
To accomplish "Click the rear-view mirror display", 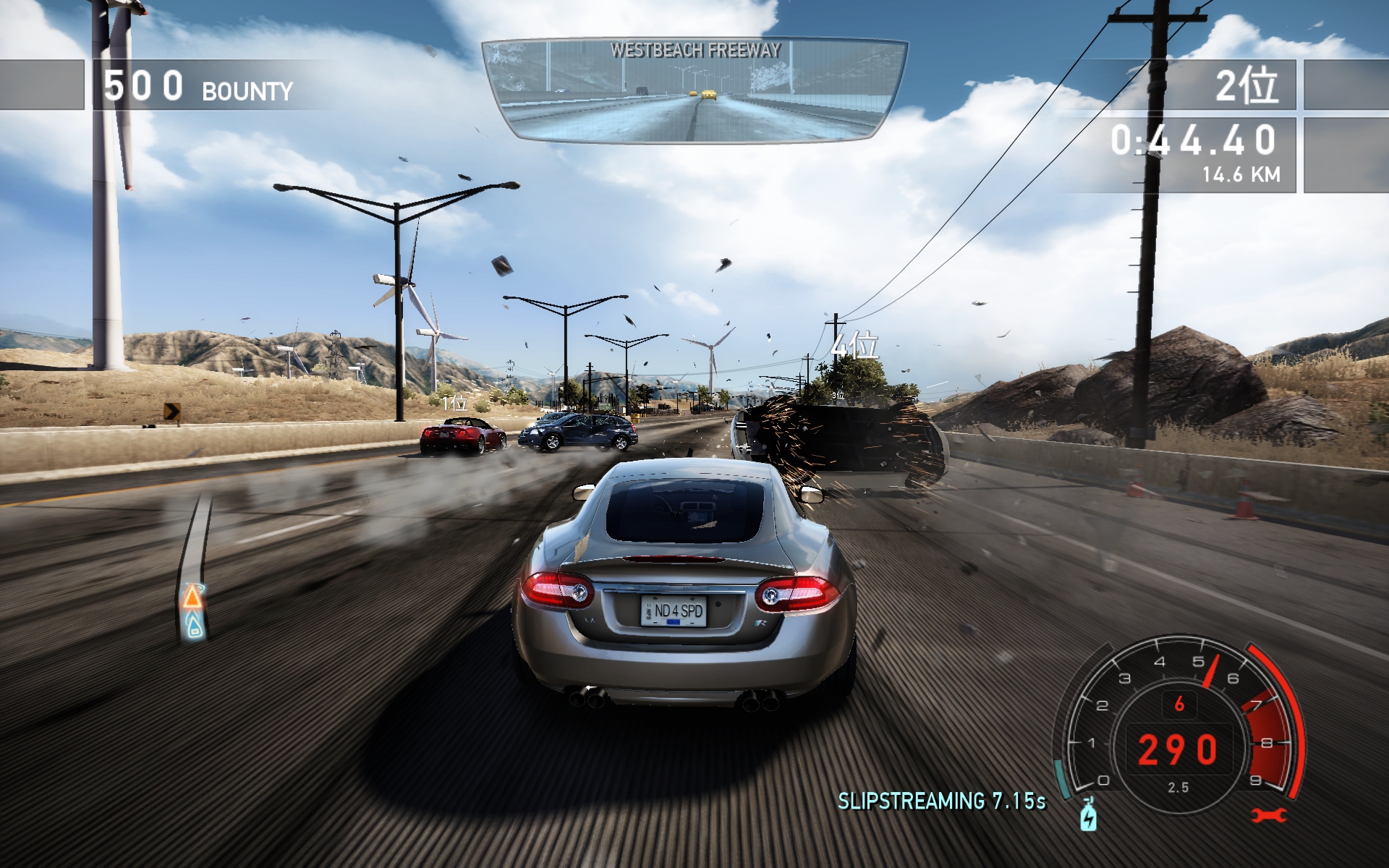I will [694, 90].
